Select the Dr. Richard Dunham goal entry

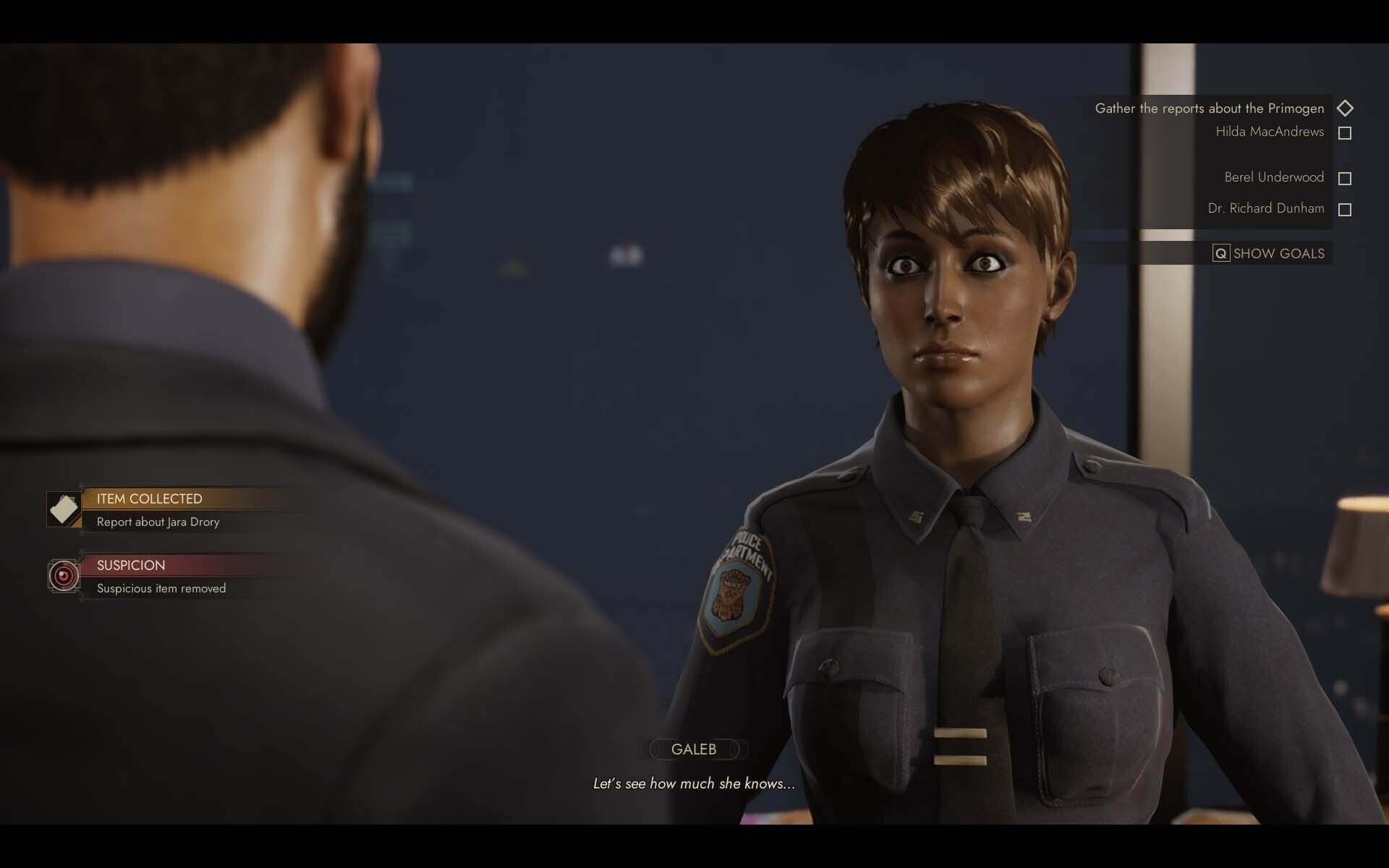pos(1266,208)
